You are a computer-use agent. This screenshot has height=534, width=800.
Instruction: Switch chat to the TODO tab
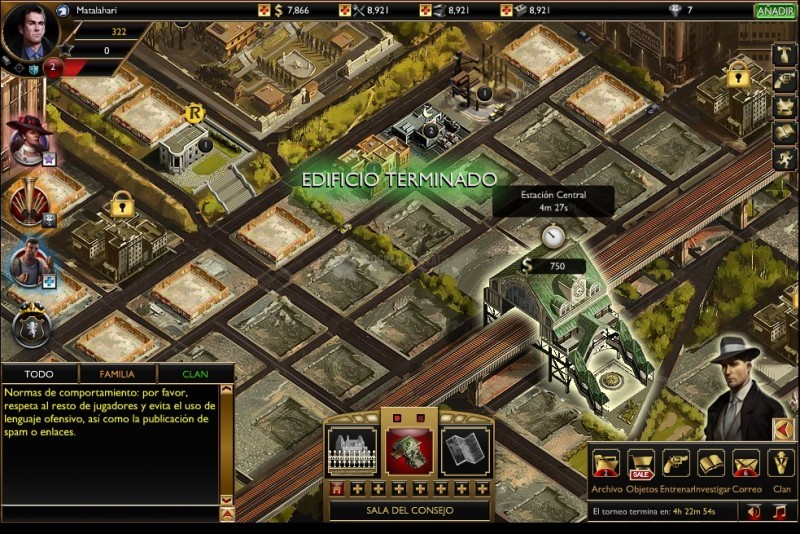click(40, 374)
